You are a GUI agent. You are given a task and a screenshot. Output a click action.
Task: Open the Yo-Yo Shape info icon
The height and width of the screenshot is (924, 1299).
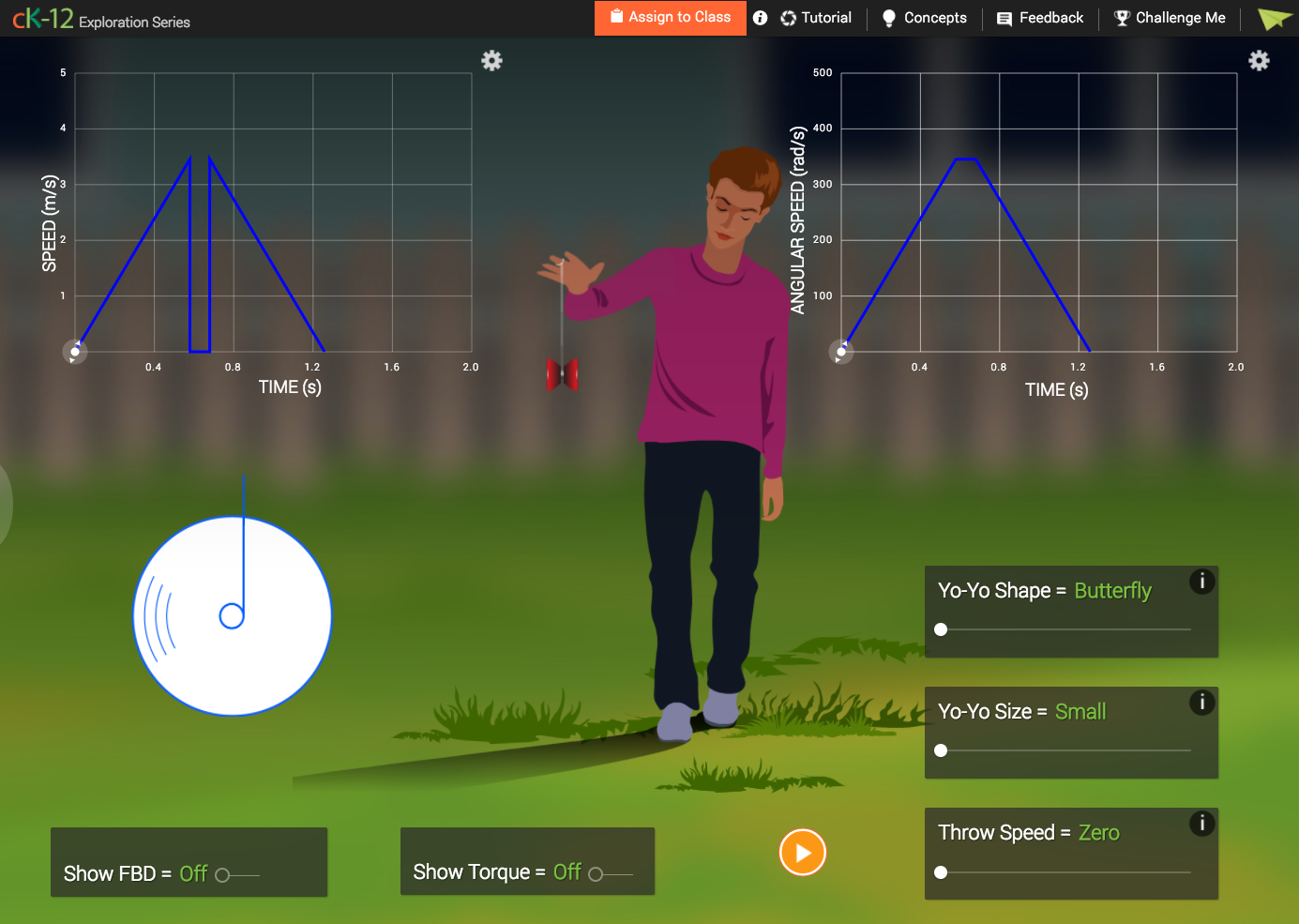point(1201,582)
